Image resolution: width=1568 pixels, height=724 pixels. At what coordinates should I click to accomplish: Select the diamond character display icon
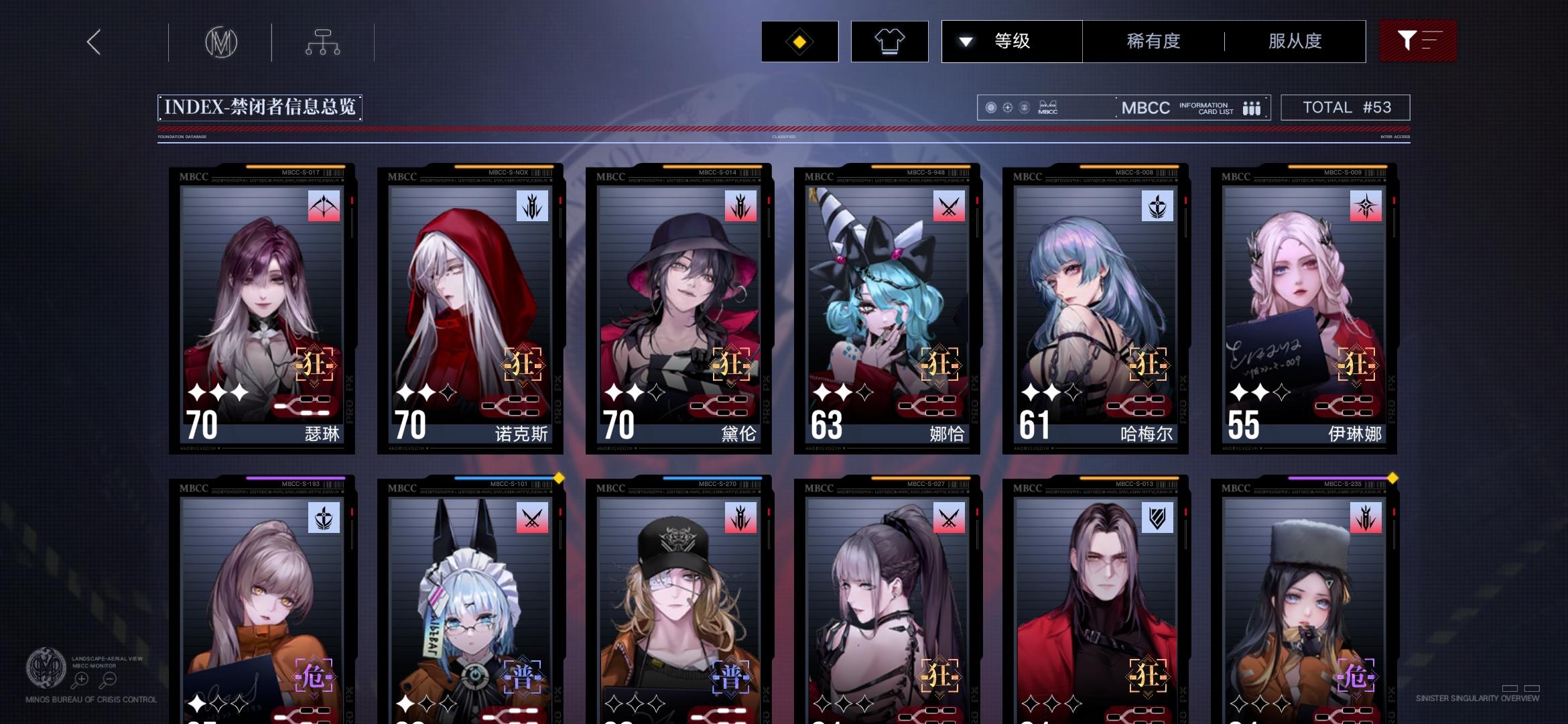point(799,41)
